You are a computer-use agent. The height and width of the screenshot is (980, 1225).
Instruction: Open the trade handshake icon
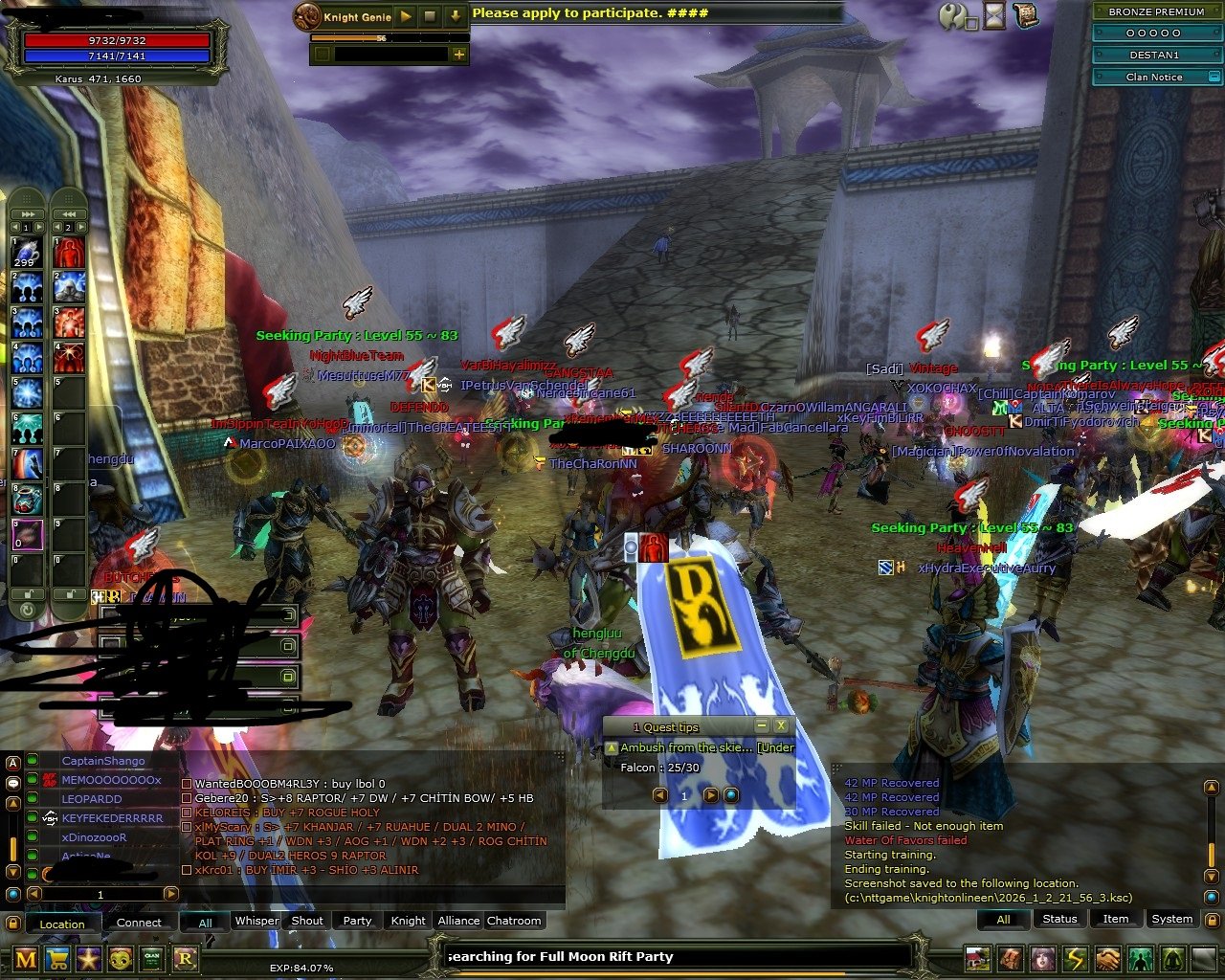pos(1107,959)
